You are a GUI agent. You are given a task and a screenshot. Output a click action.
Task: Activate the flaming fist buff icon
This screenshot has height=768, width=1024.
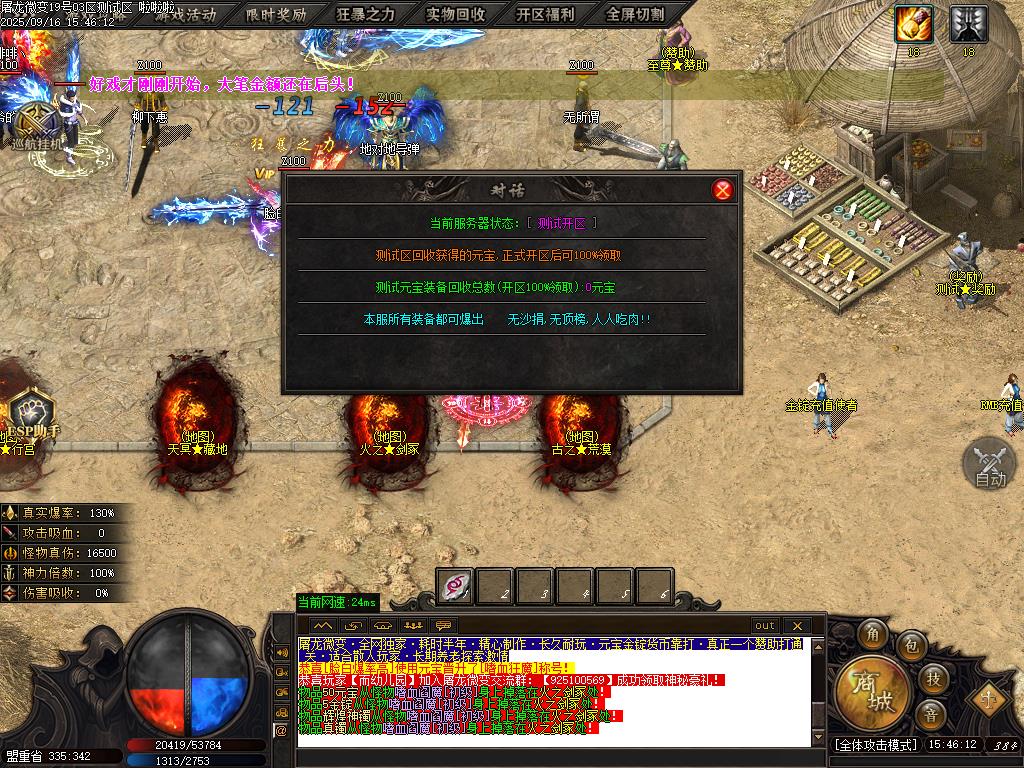913,23
